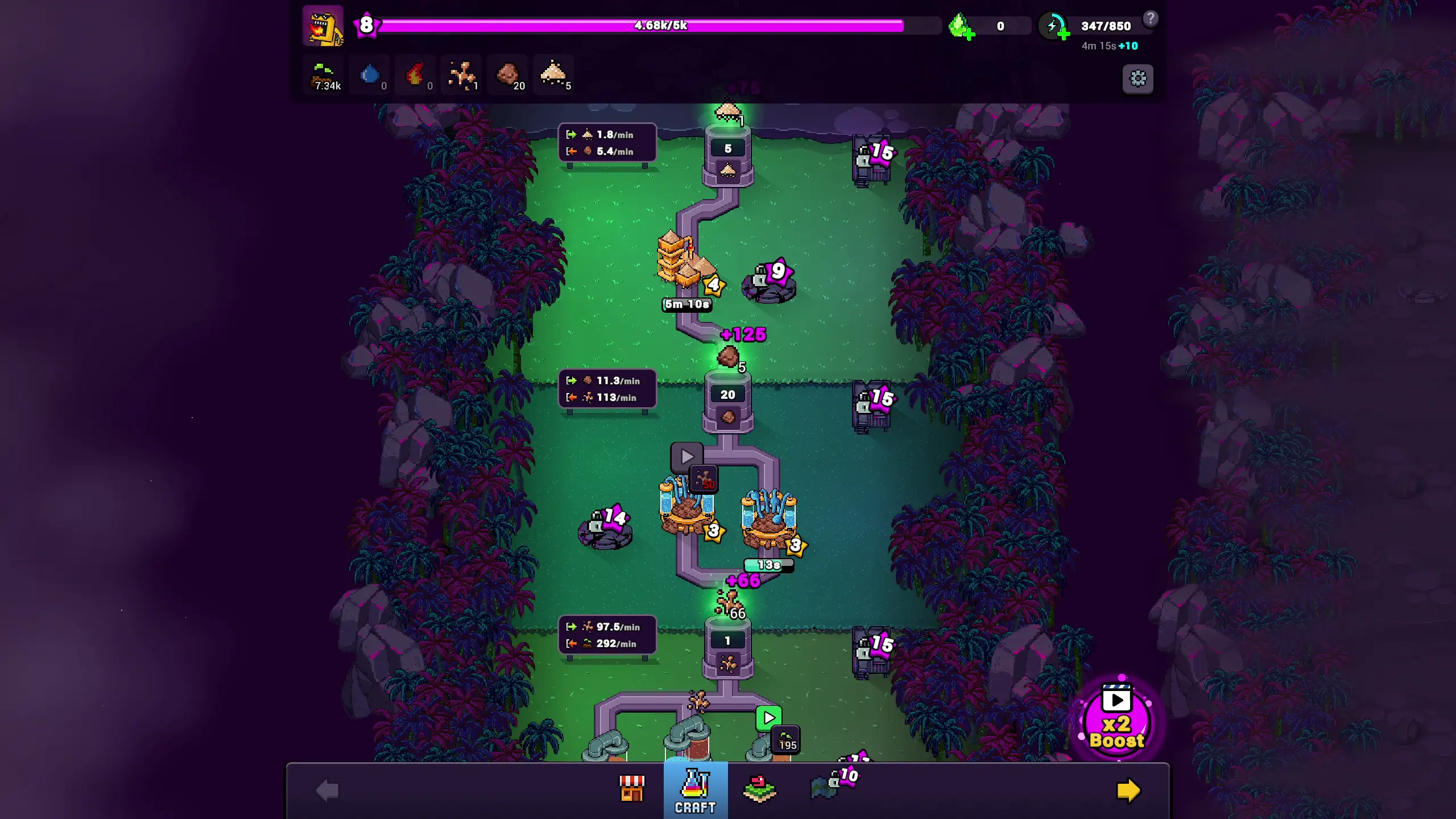The image size is (1456, 819).
Task: Switch to the CRAFT tab
Action: point(695,791)
